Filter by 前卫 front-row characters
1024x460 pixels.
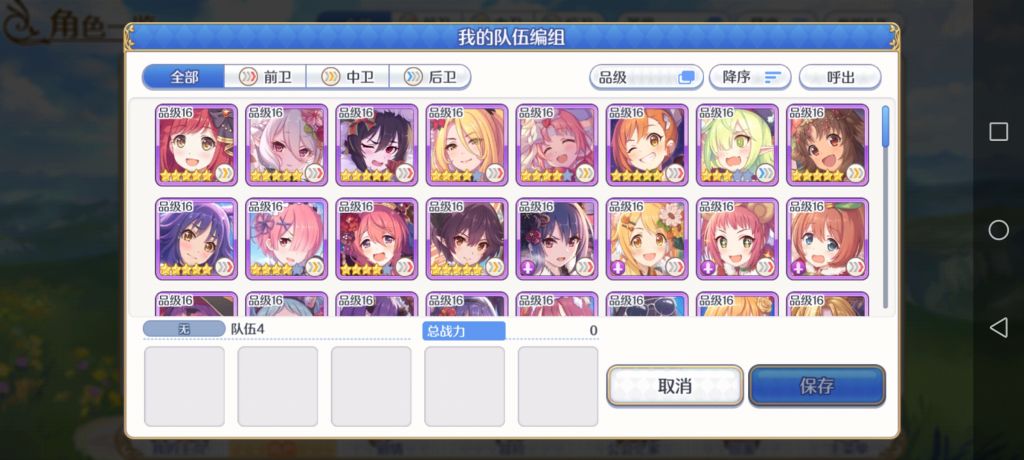[x=264, y=77]
